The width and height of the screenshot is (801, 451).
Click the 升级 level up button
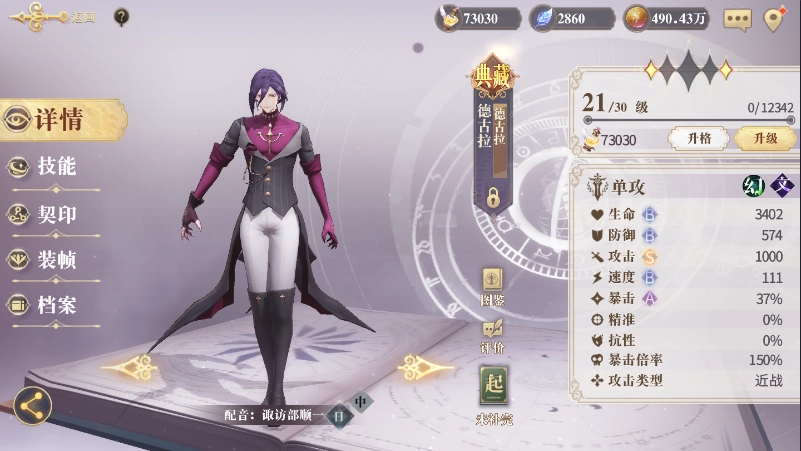click(764, 139)
